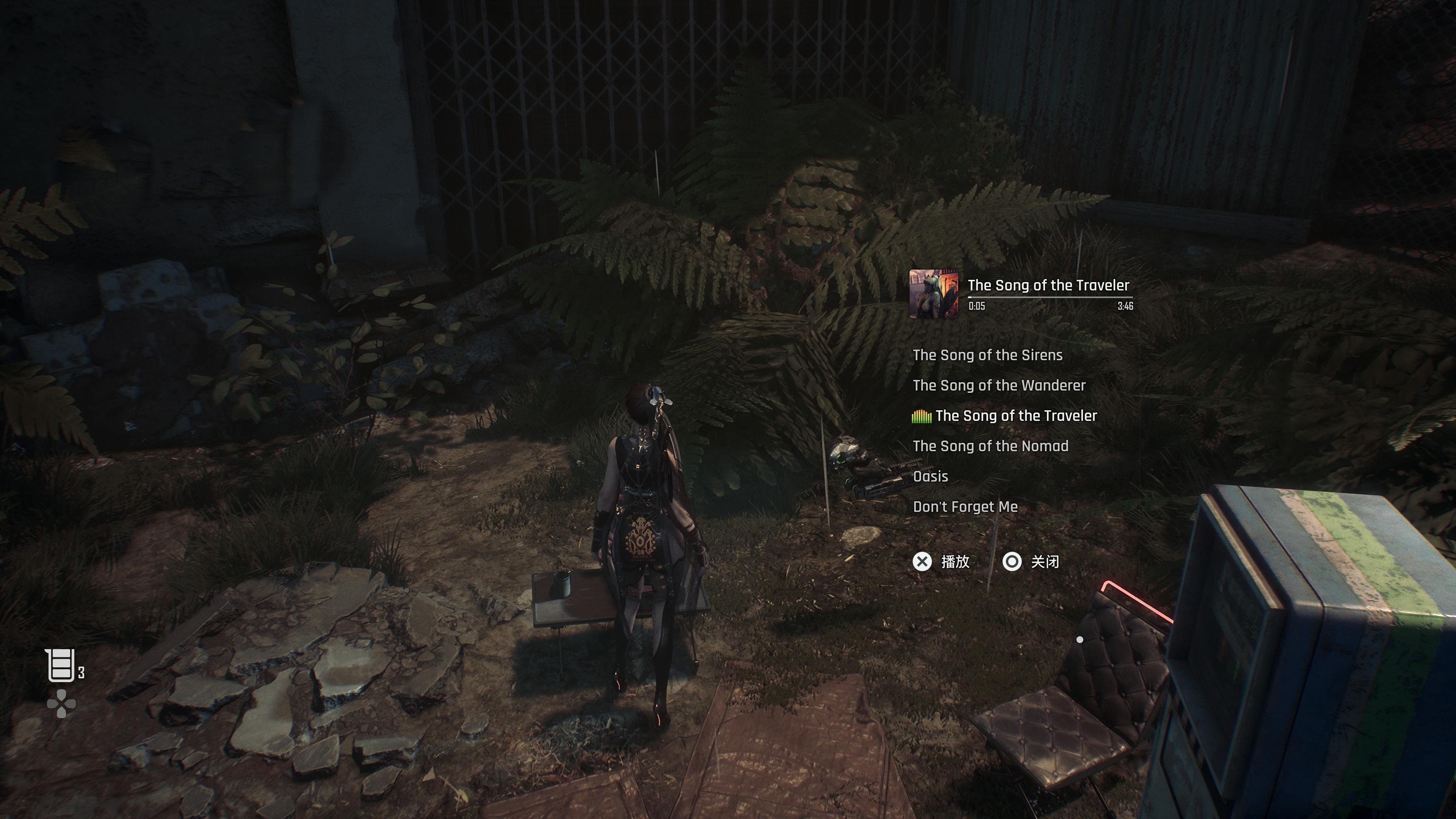
Task: Play the Oasis track
Action: (930, 477)
